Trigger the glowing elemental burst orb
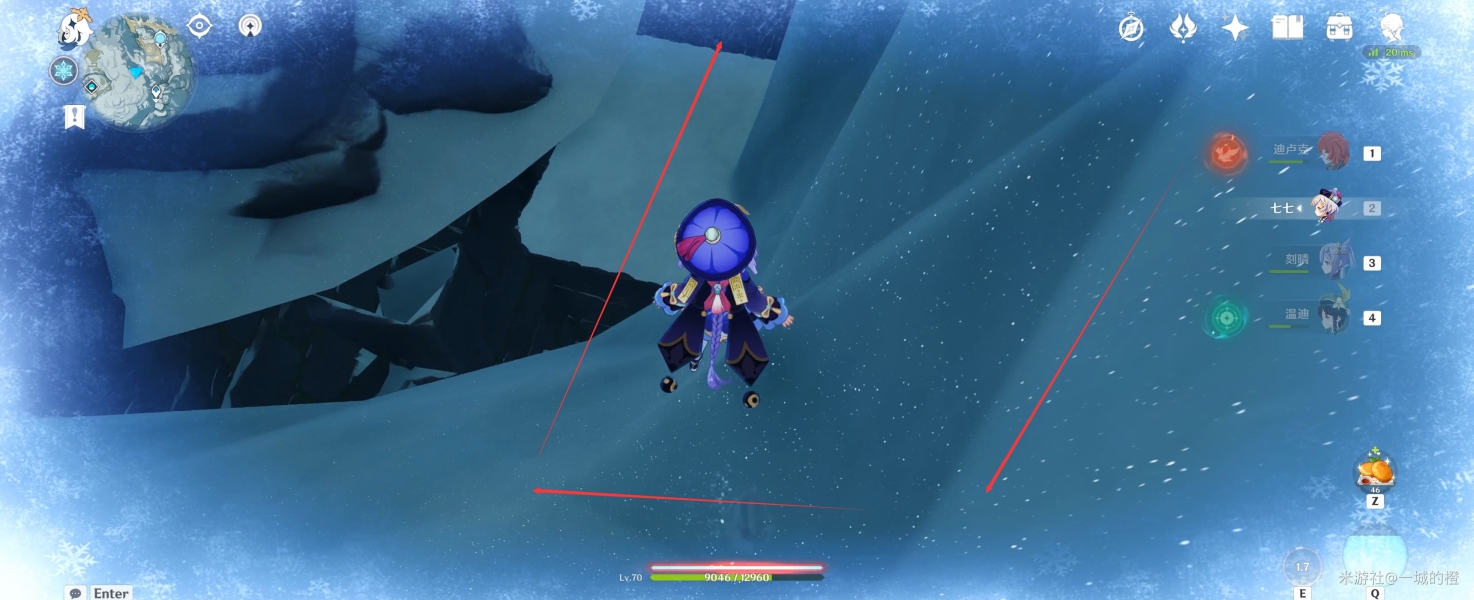Image resolution: width=1474 pixels, height=600 pixels. click(x=1374, y=554)
